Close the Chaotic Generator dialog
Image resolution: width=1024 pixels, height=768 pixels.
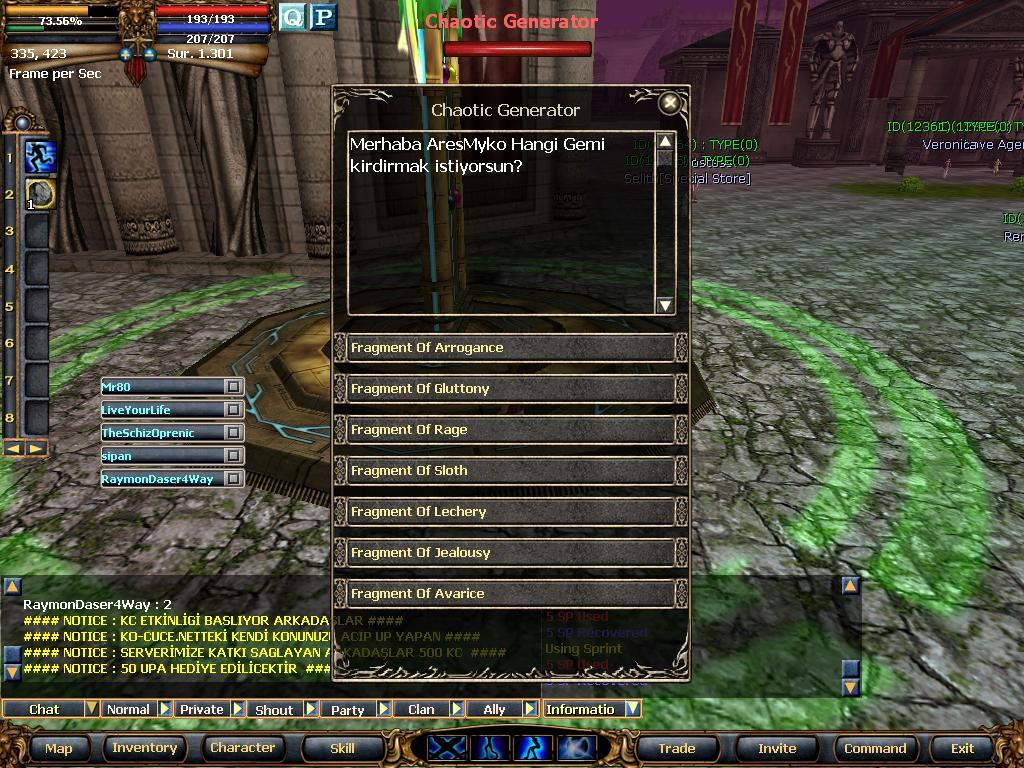click(670, 102)
